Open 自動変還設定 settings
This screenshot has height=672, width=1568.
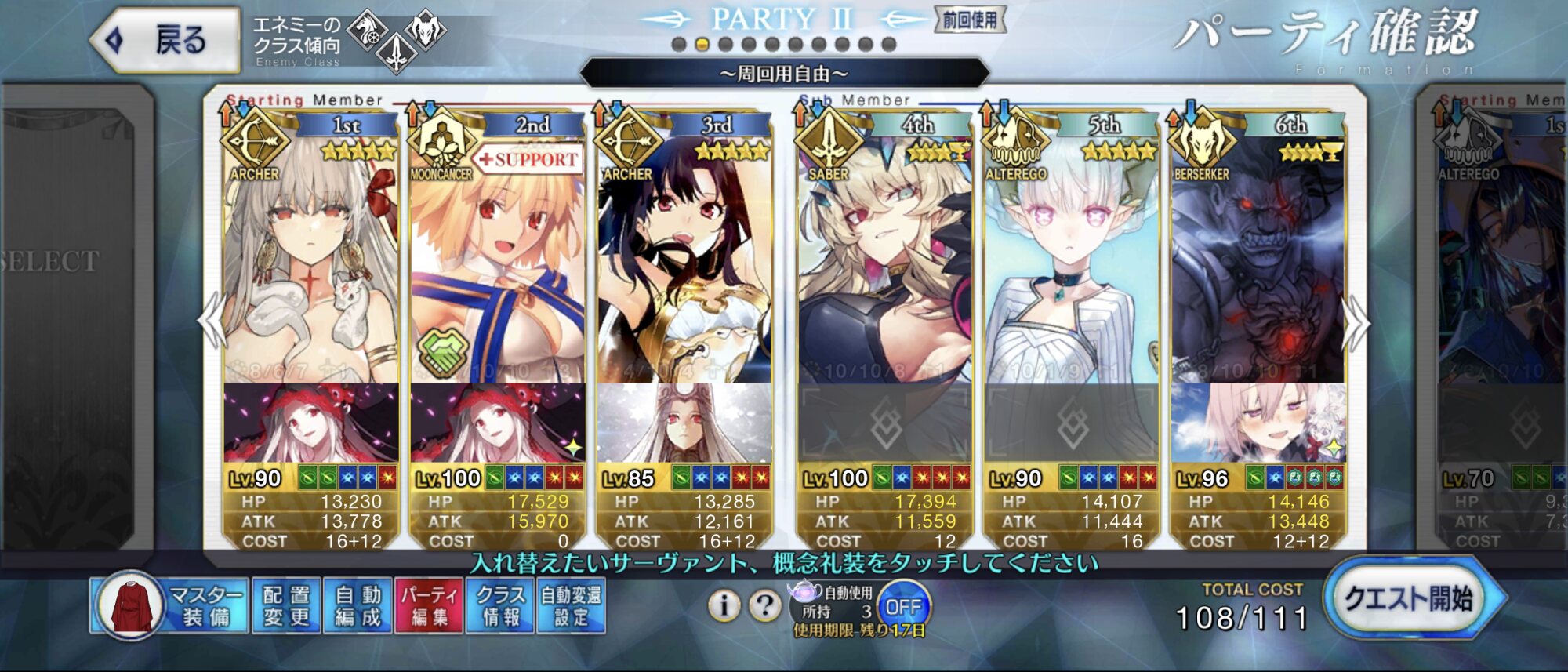coord(572,605)
